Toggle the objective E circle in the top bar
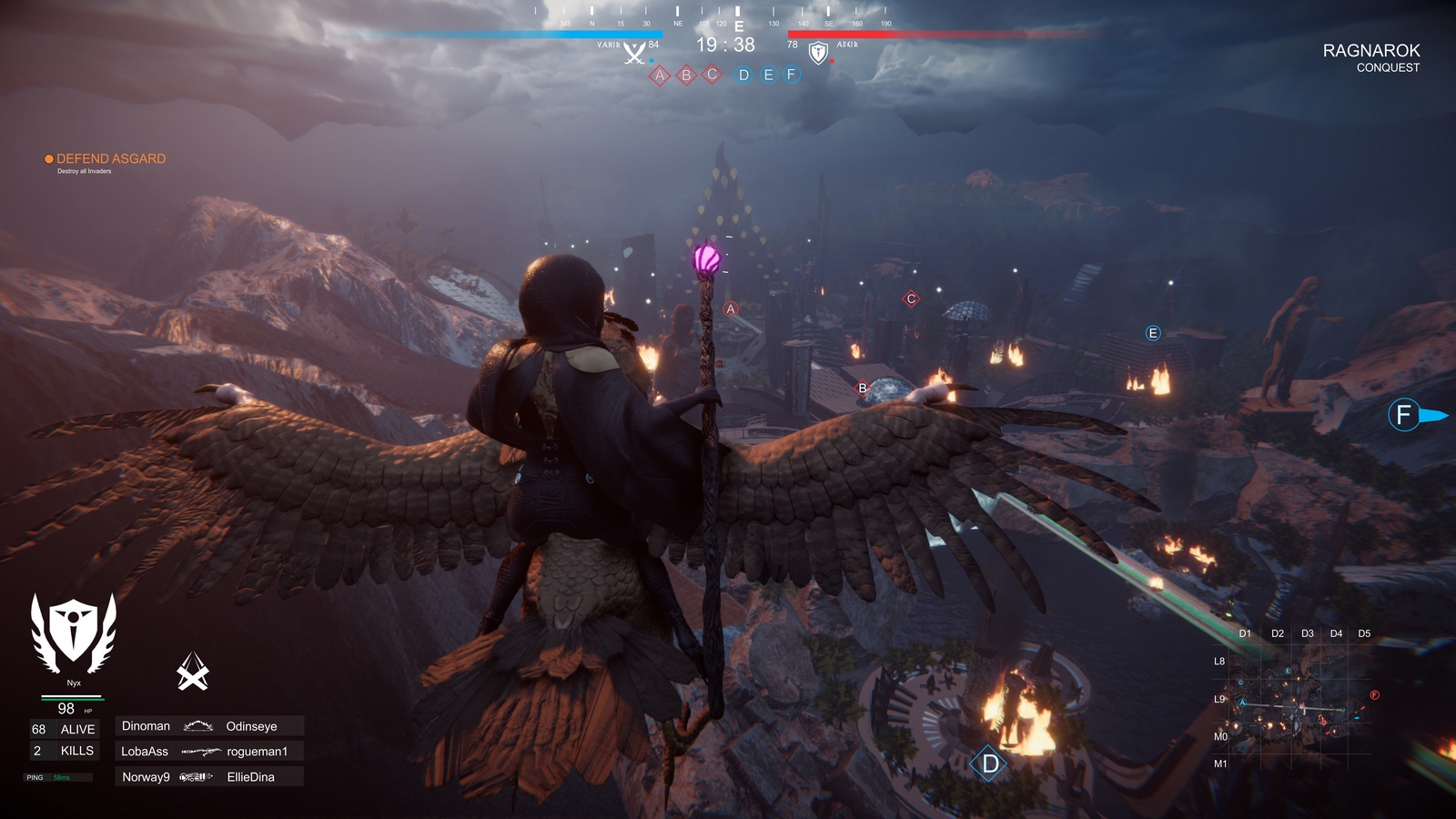This screenshot has height=819, width=1456. click(769, 76)
